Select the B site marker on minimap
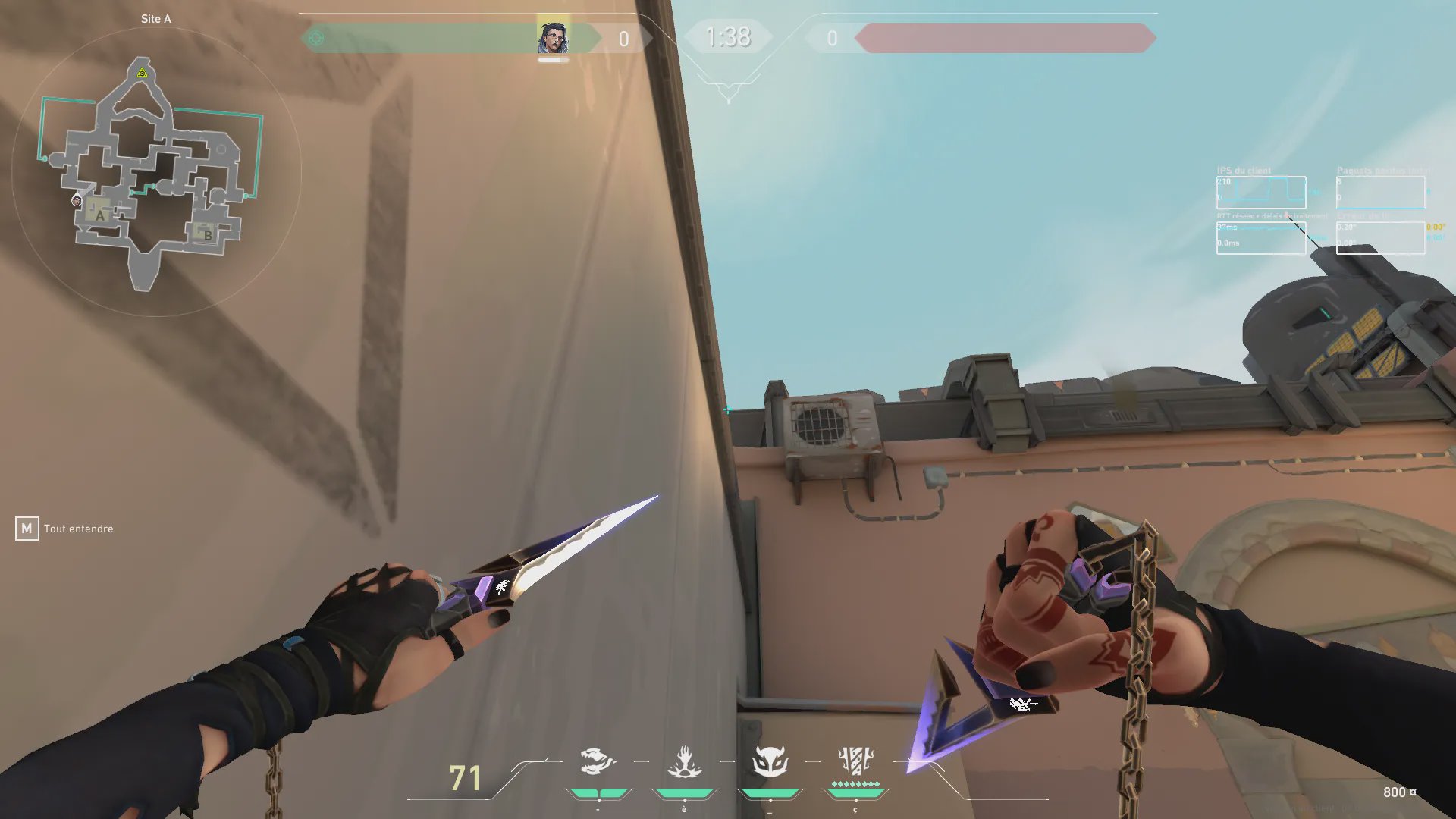 pyautogui.click(x=207, y=234)
